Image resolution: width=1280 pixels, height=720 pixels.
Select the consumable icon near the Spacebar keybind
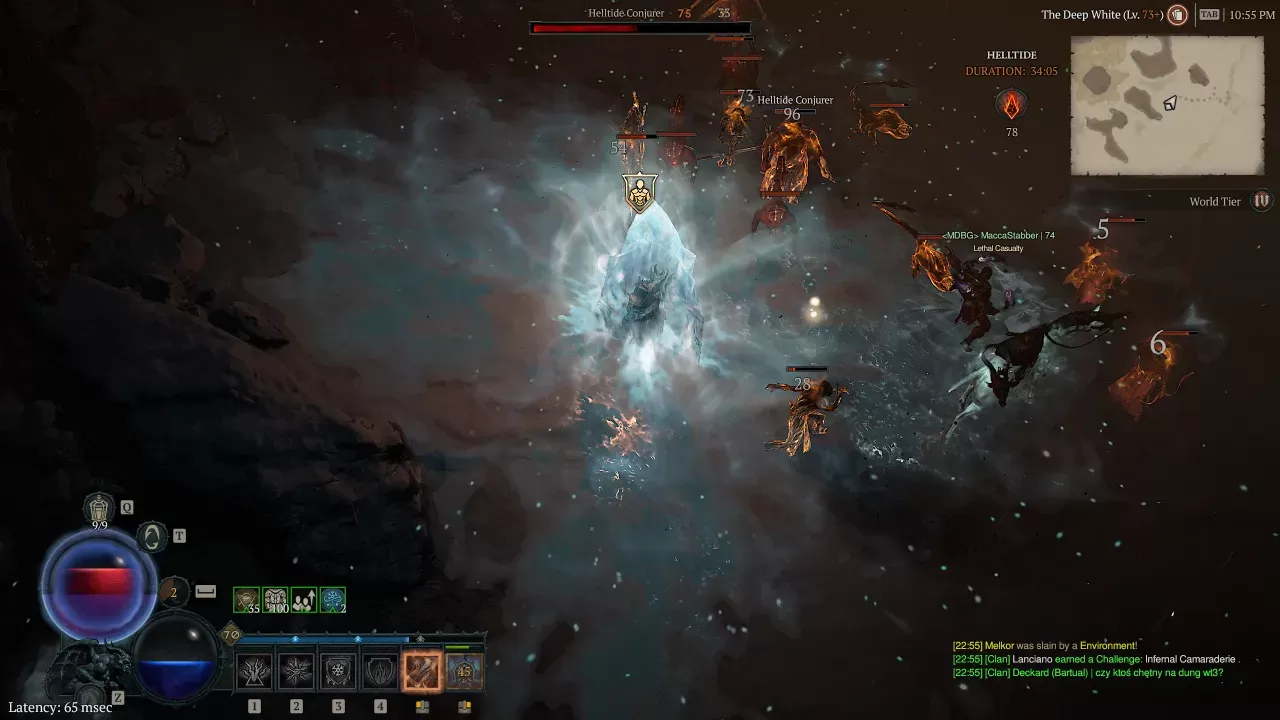coord(173,593)
